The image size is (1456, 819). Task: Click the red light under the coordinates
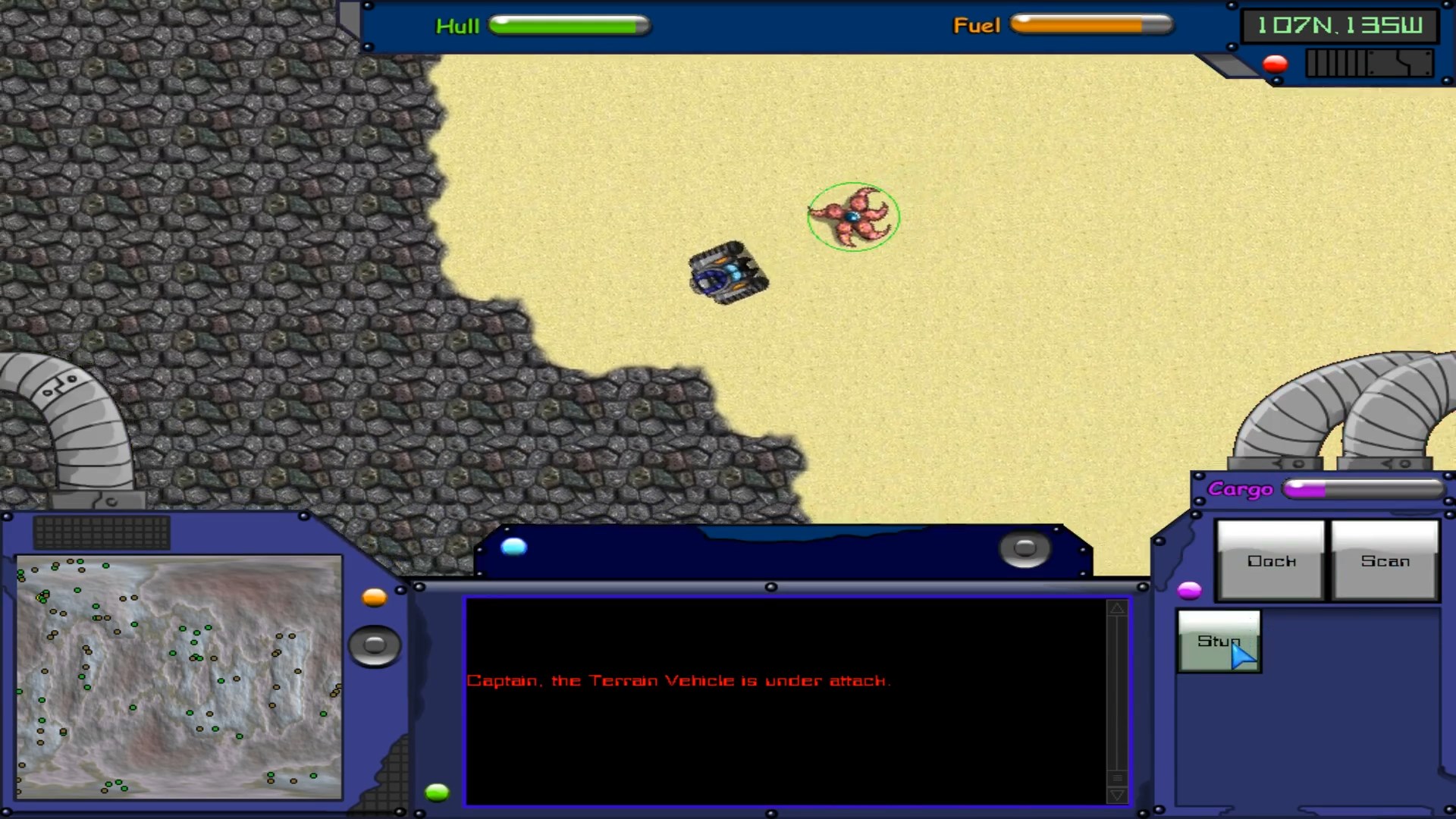point(1276,64)
